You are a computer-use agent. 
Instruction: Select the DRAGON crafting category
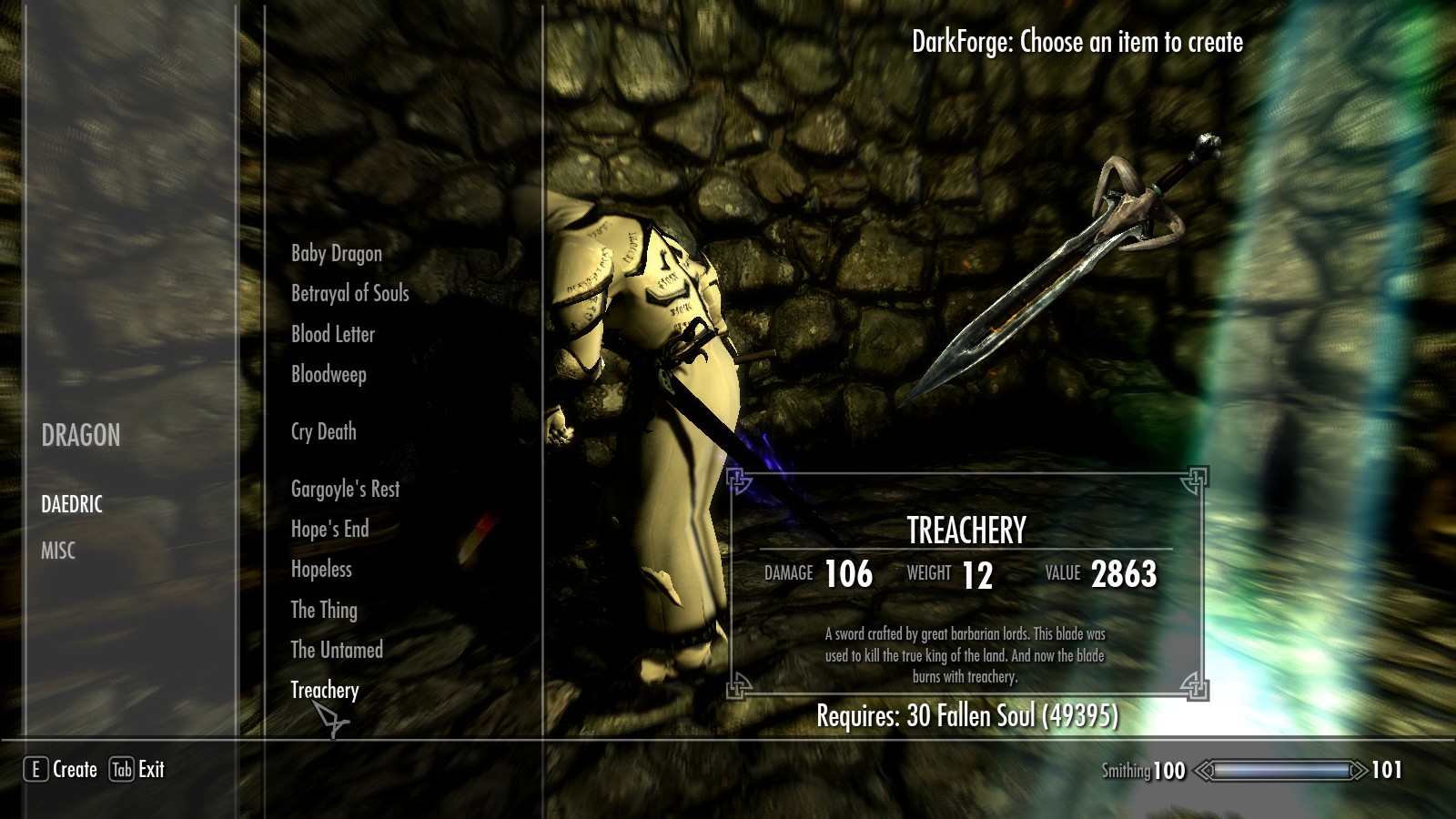pyautogui.click(x=80, y=436)
